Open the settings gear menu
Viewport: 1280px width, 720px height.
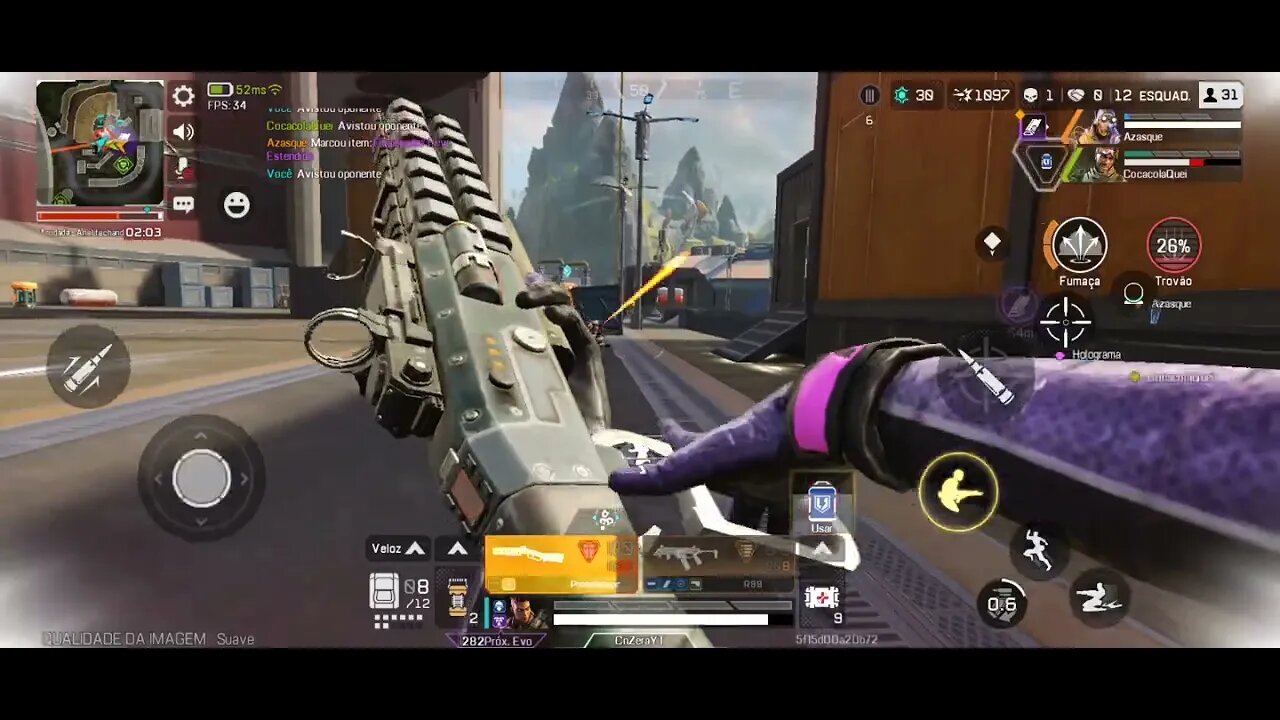pos(182,96)
